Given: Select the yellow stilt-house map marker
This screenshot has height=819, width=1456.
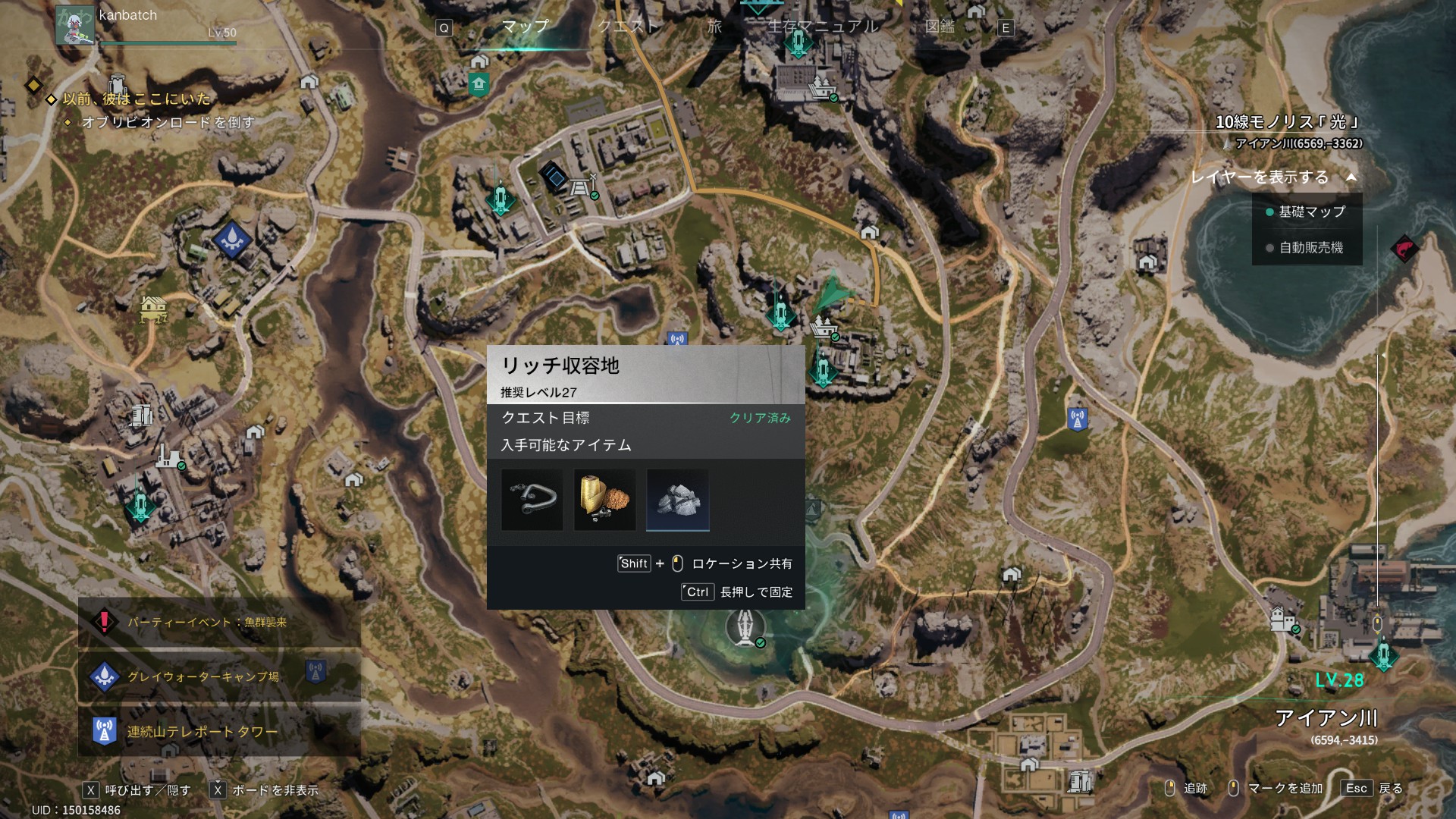Looking at the screenshot, I should pos(153,308).
